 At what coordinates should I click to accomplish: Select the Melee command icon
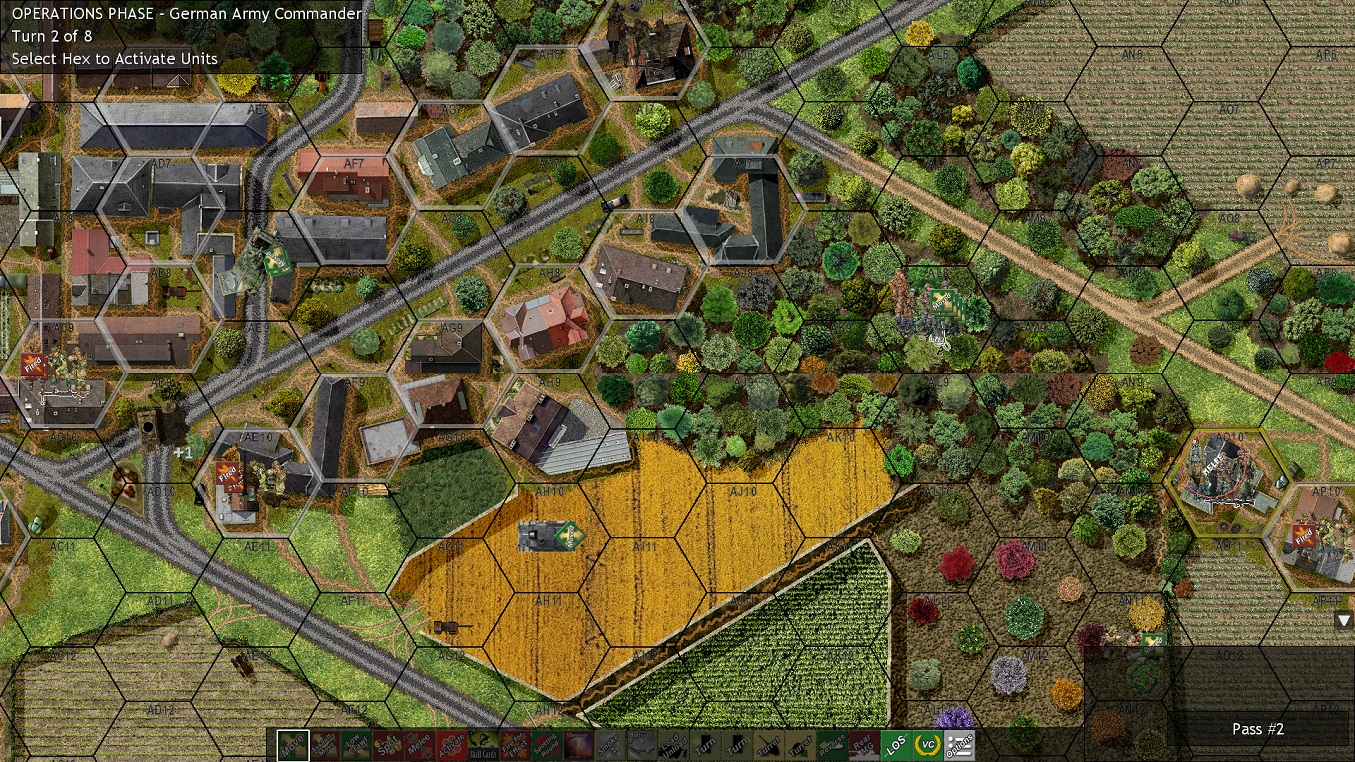(421, 746)
